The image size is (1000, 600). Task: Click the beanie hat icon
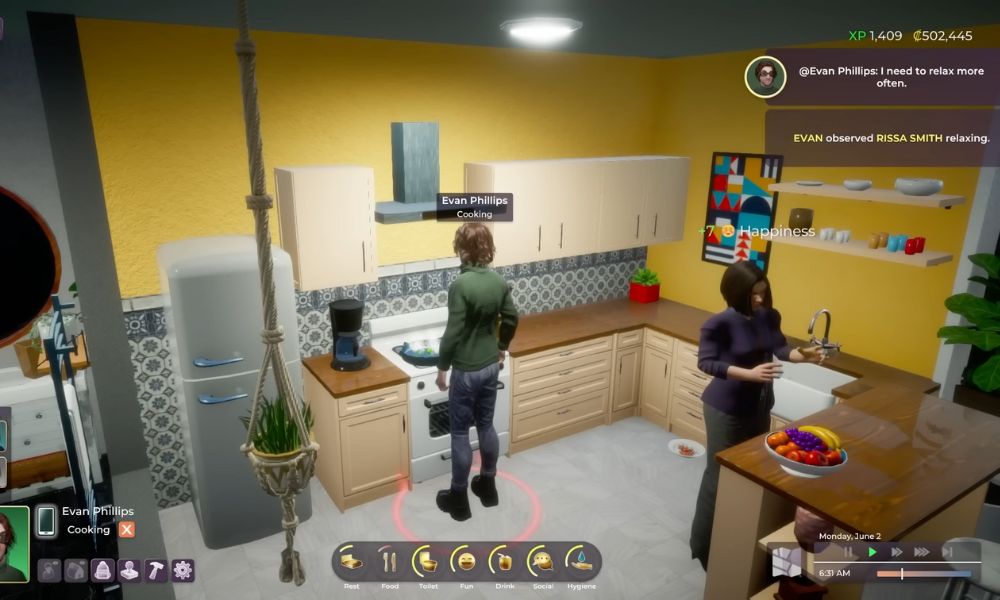[103, 570]
